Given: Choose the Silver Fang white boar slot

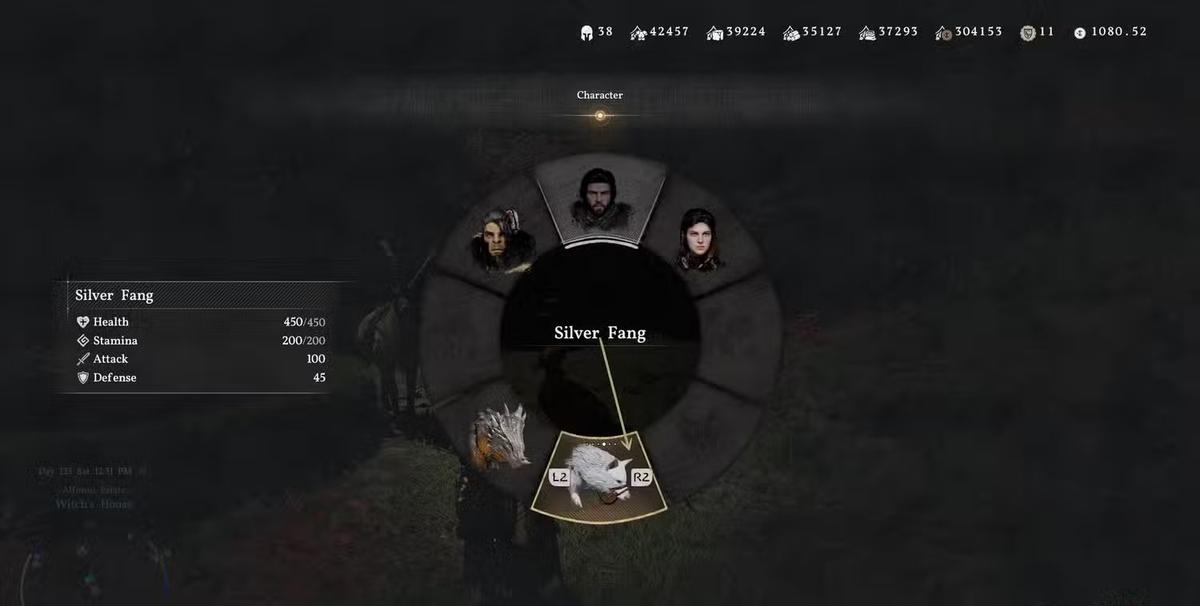Looking at the screenshot, I should [599, 477].
